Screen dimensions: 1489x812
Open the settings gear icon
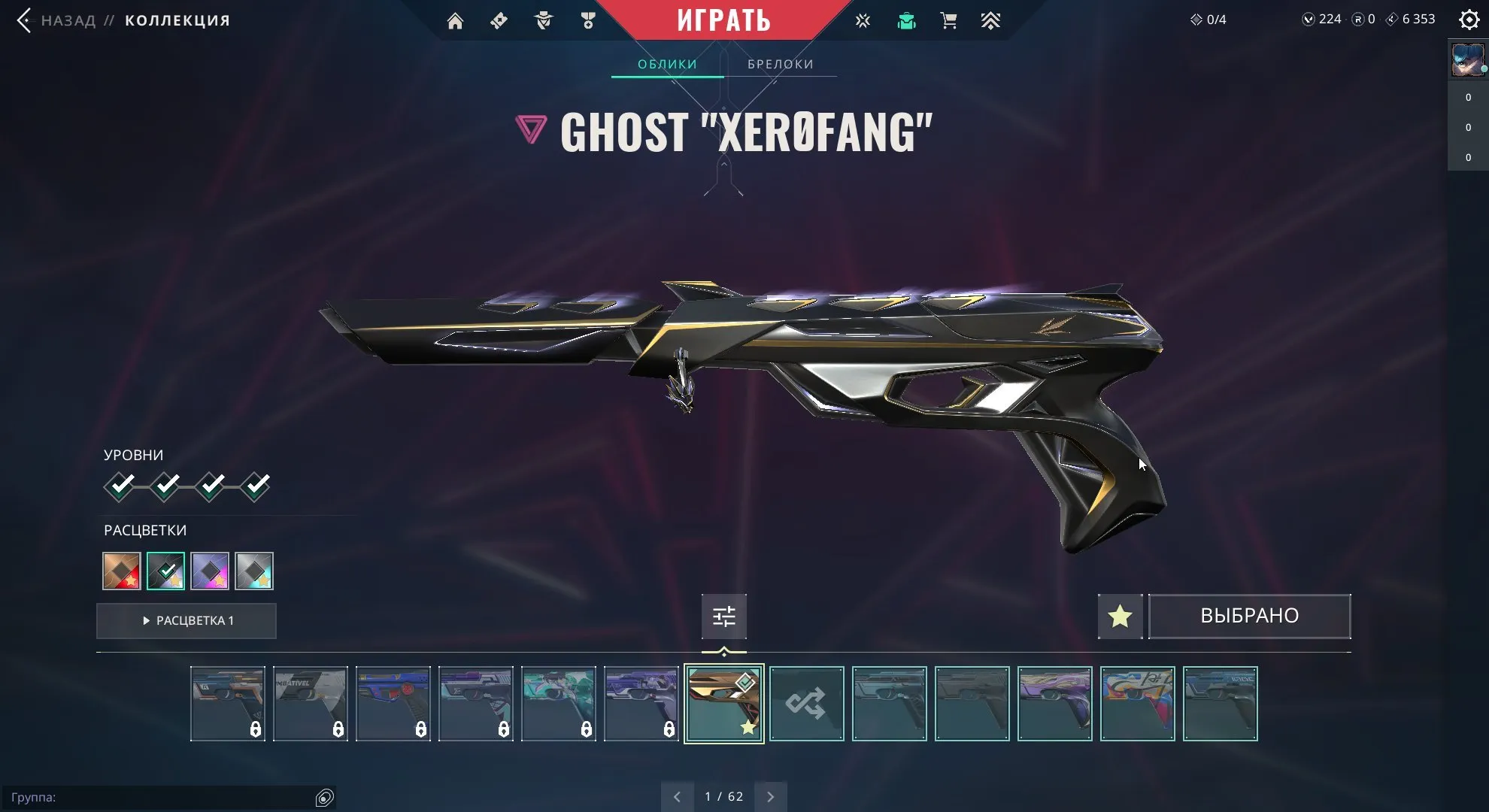coord(1469,20)
